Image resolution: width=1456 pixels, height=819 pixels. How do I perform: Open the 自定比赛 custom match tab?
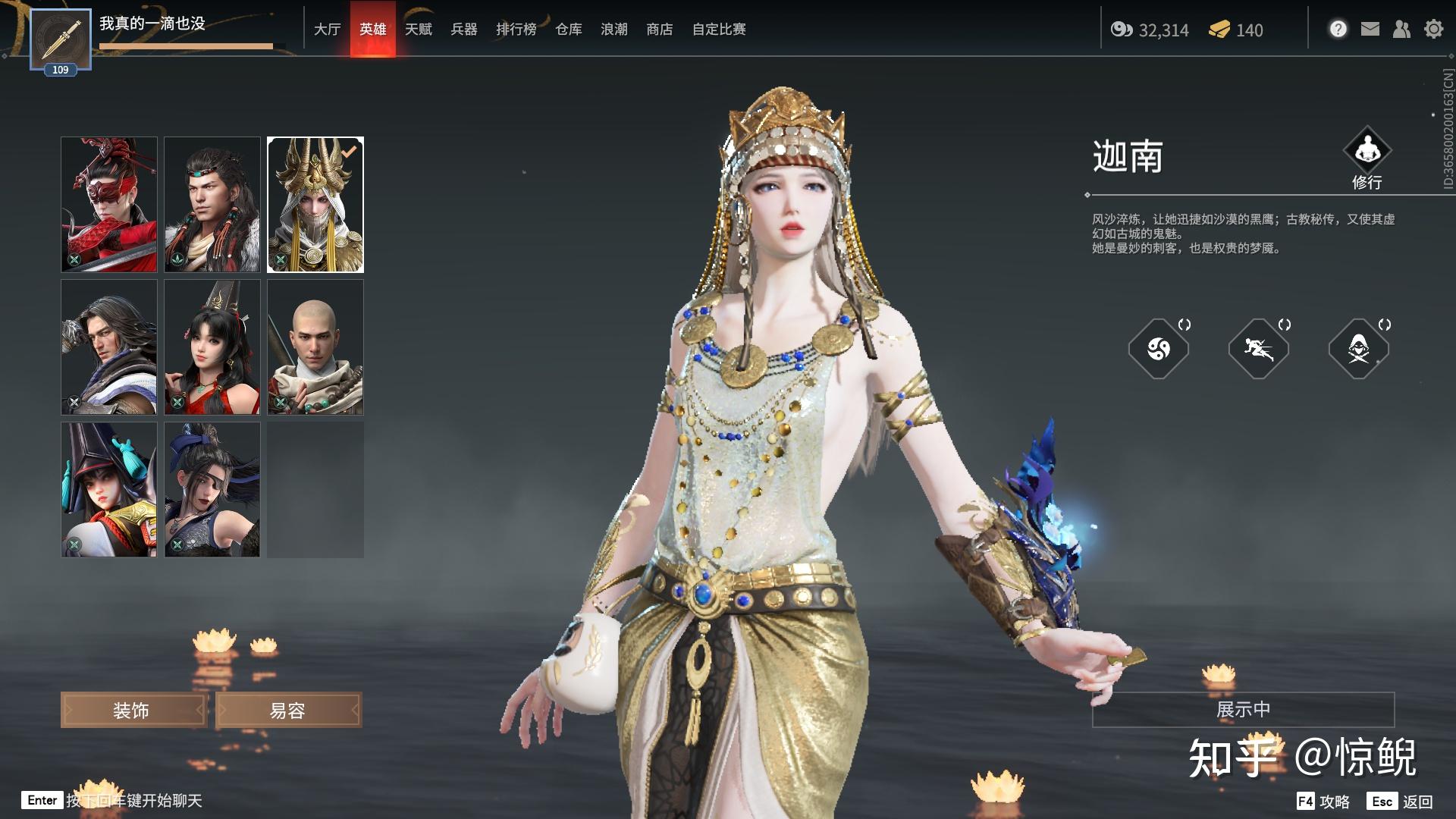718,30
